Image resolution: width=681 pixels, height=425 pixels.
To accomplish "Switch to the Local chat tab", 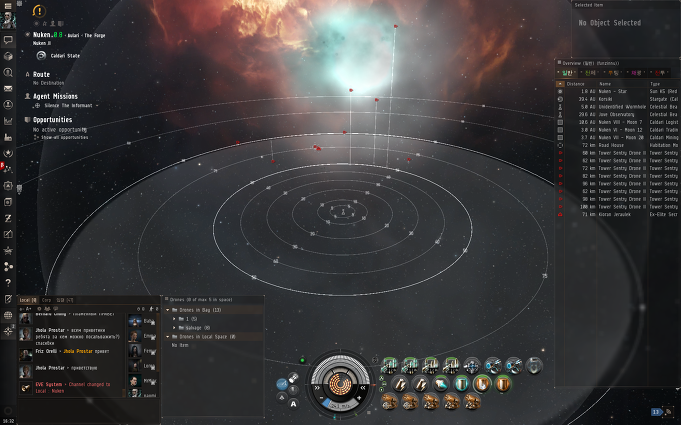I will [28, 299].
